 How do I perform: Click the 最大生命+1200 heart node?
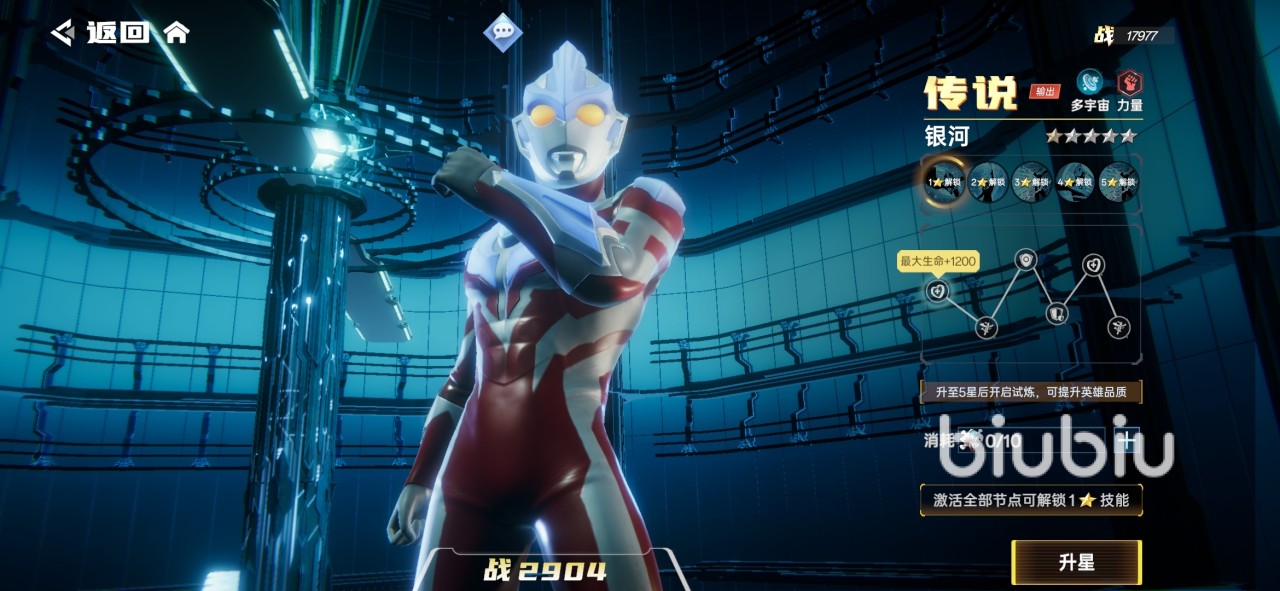[937, 291]
